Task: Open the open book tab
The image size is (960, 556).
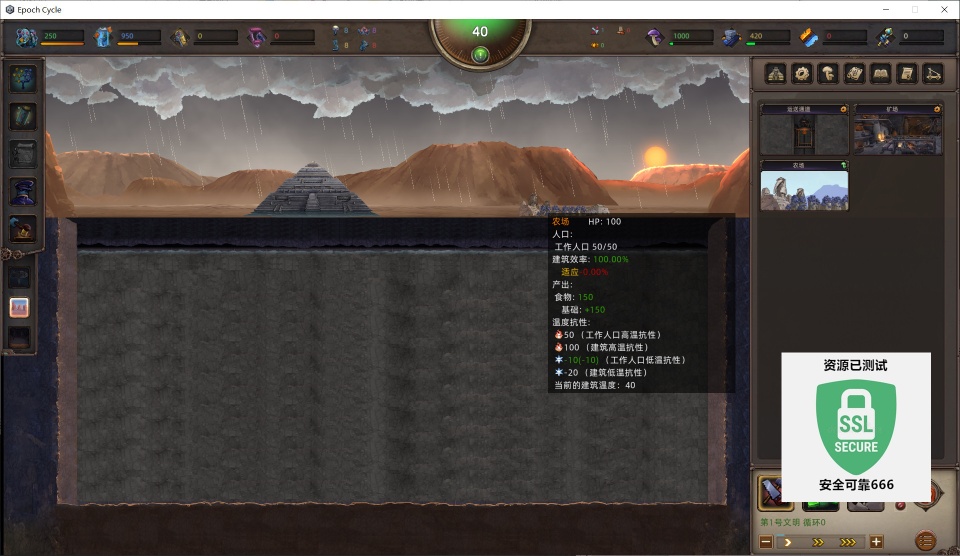Action: pos(880,73)
